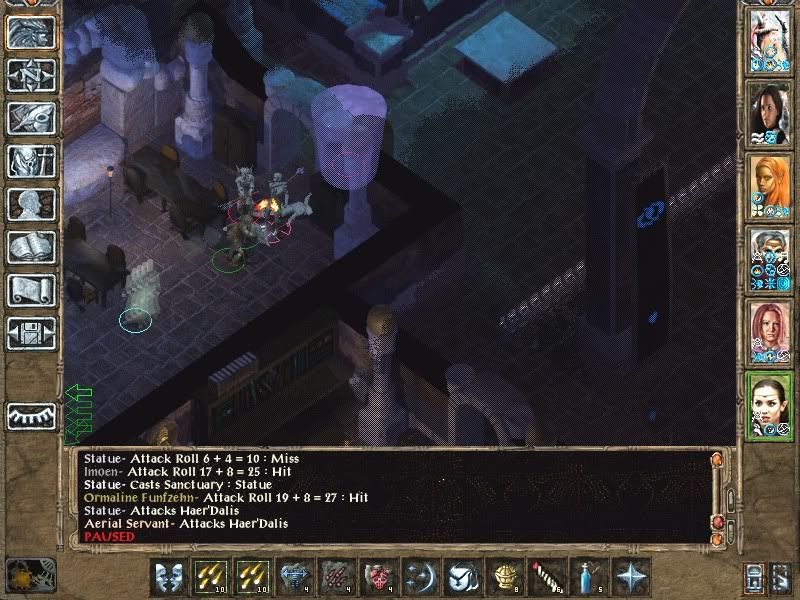Screen dimensions: 800x600
Task: Use the striped wand quick item
Action: tap(546, 577)
